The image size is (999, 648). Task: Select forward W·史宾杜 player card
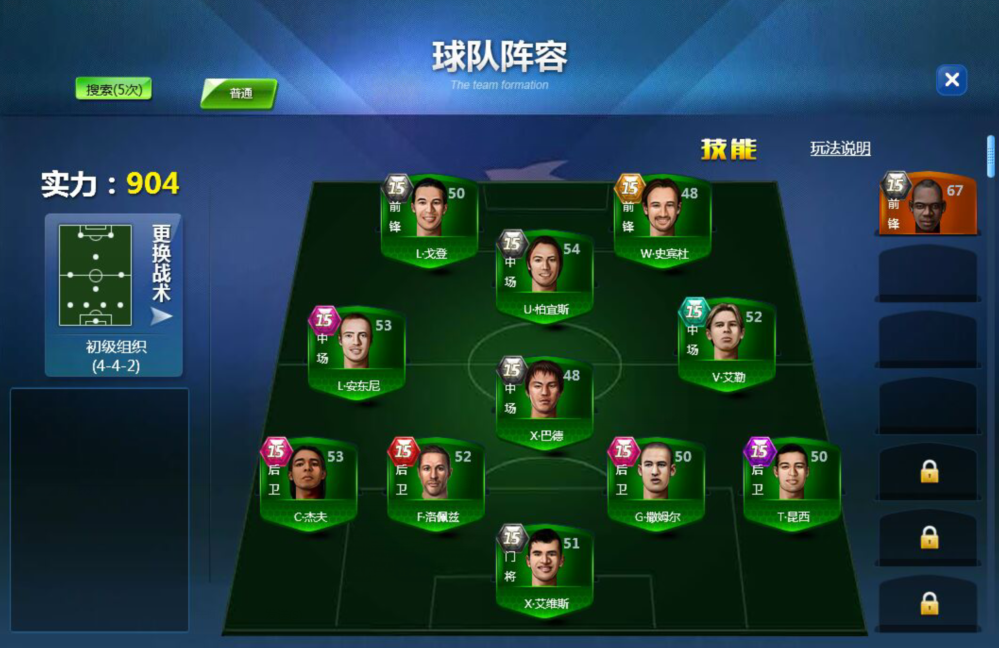tap(664, 220)
